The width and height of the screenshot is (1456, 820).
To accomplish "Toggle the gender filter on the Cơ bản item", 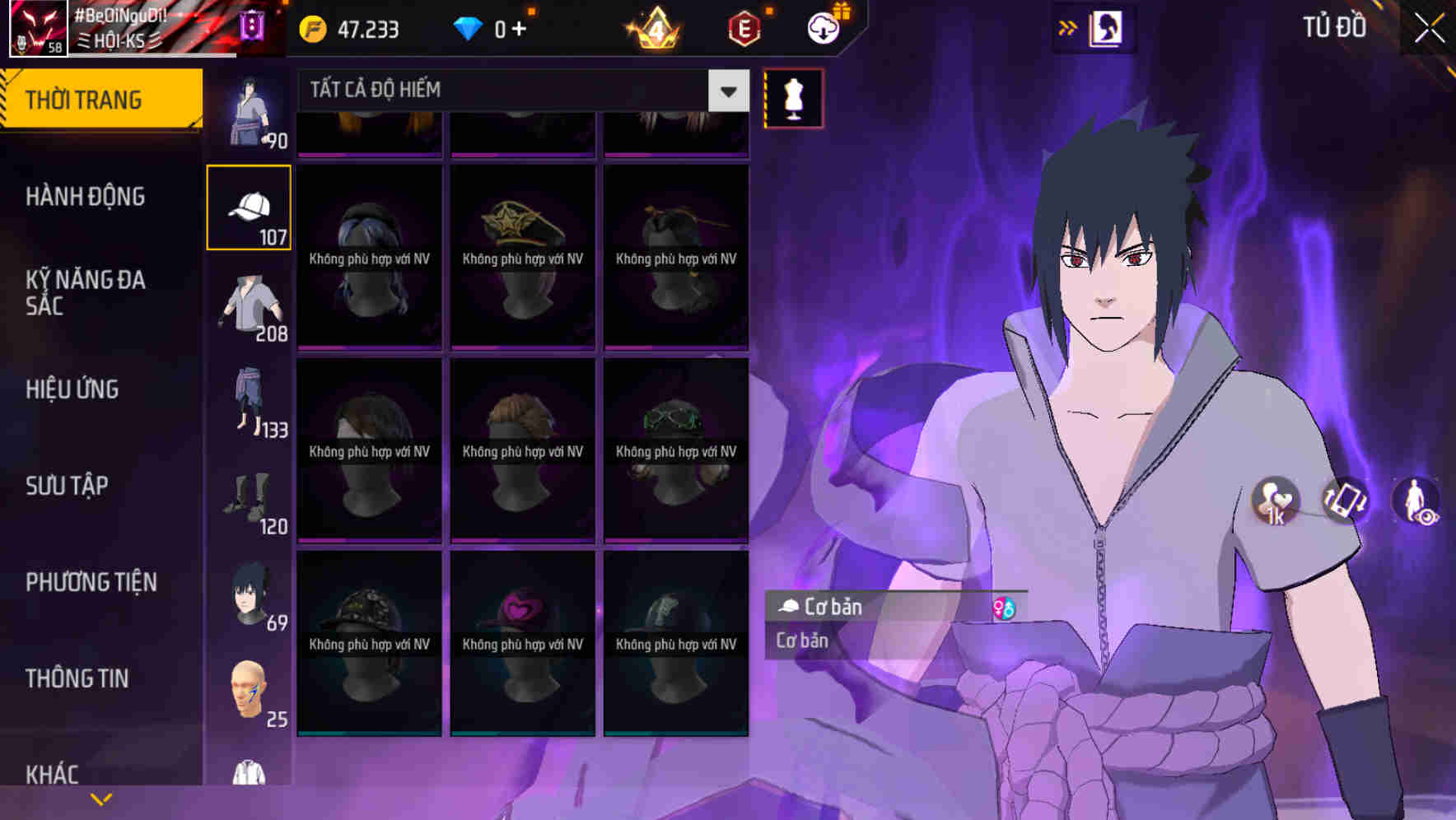I will (x=1003, y=607).
